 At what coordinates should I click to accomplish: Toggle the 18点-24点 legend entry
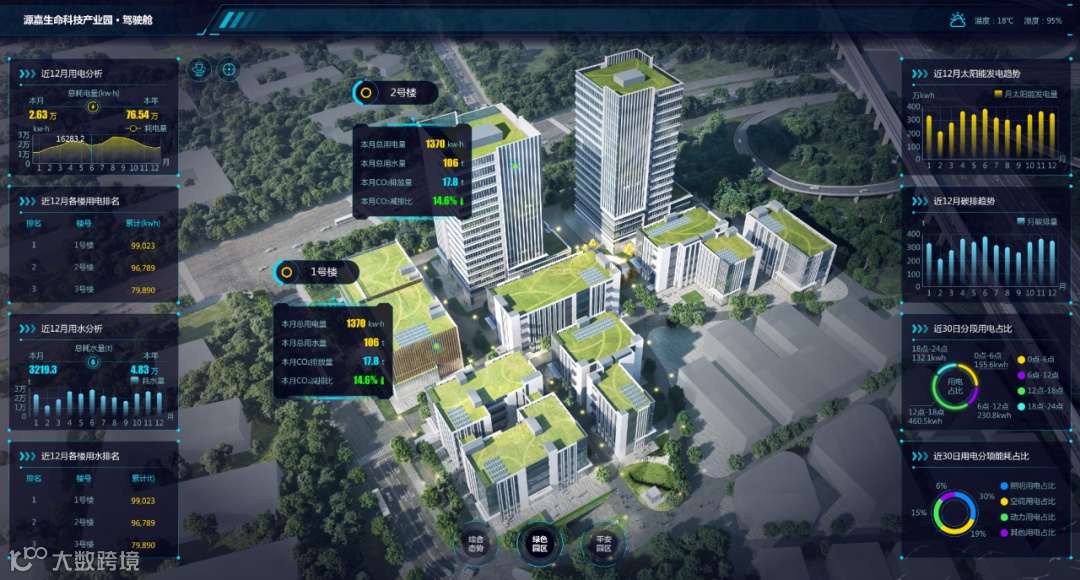point(1040,407)
